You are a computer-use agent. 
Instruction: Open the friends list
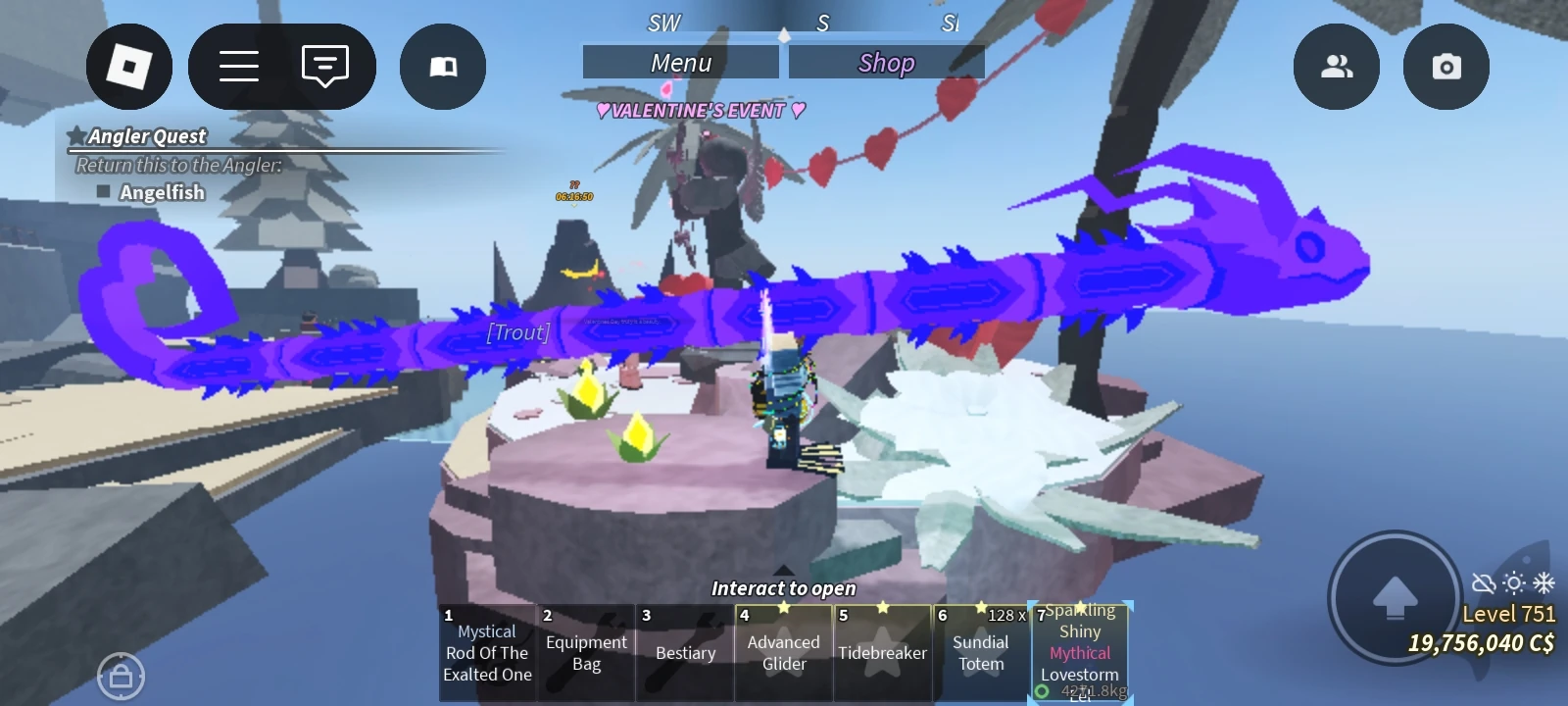tap(1337, 65)
